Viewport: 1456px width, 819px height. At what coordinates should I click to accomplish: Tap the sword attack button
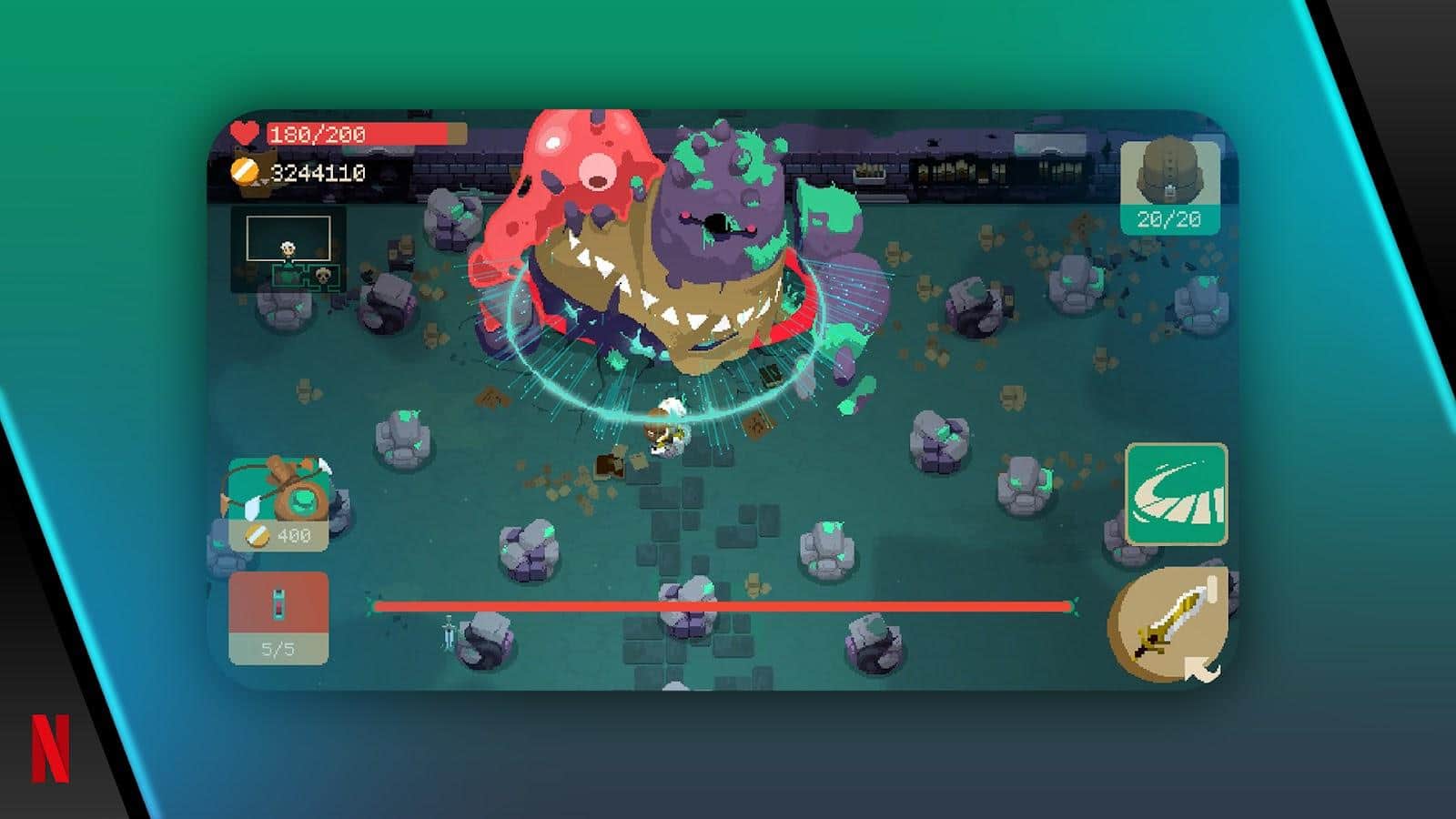point(1168,623)
